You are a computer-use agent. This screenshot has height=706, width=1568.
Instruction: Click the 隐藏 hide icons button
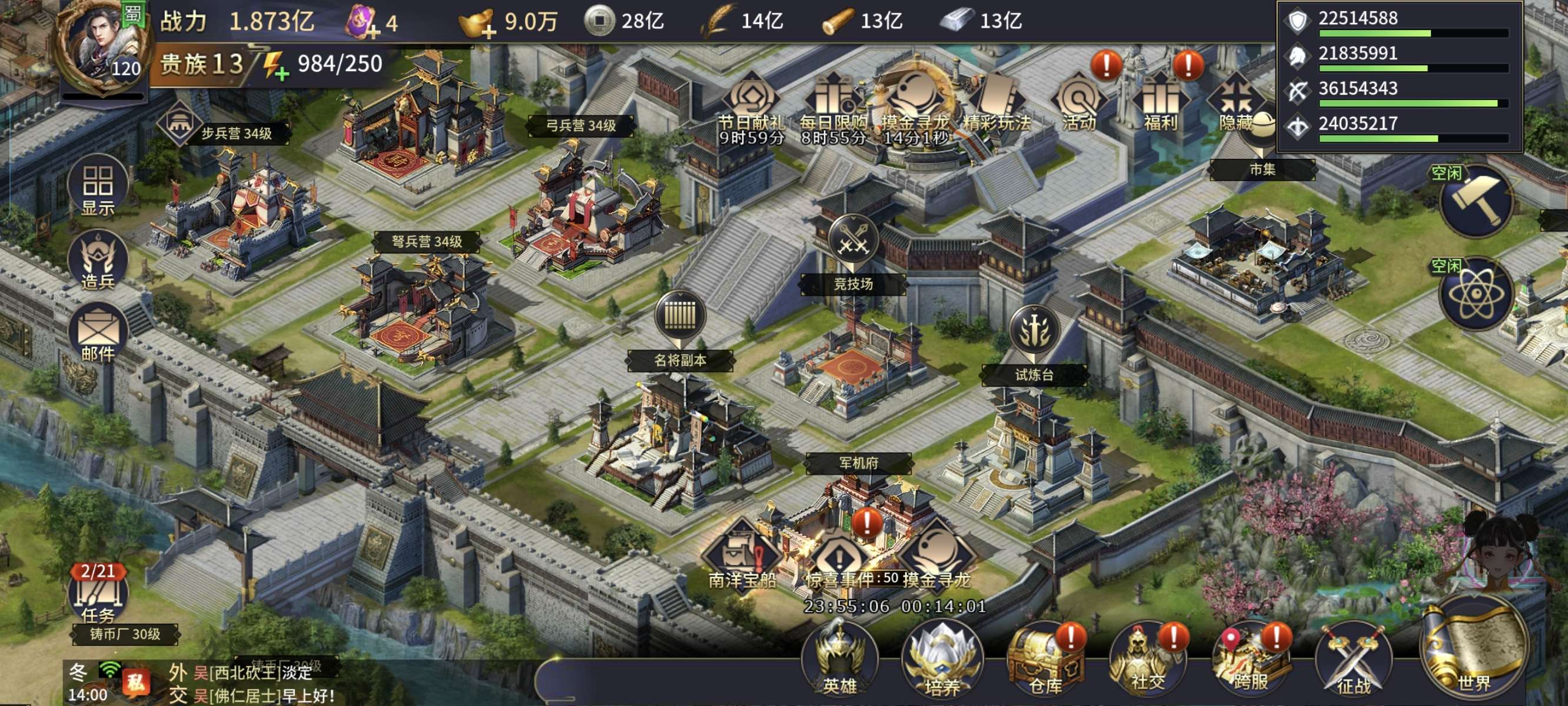pyautogui.click(x=1235, y=104)
